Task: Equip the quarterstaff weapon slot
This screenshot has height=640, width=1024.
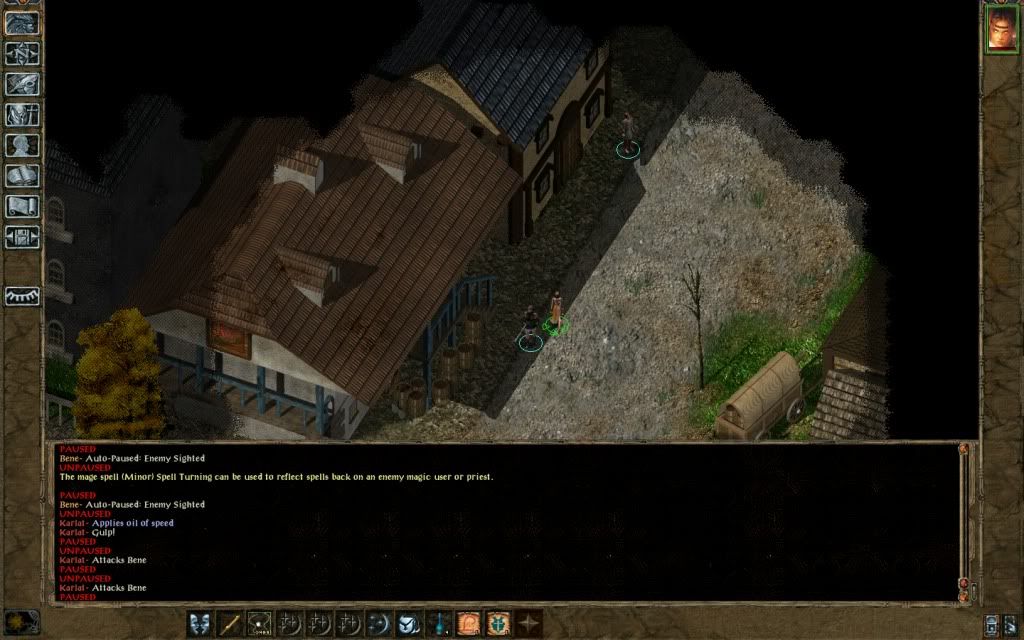Action: coord(231,622)
